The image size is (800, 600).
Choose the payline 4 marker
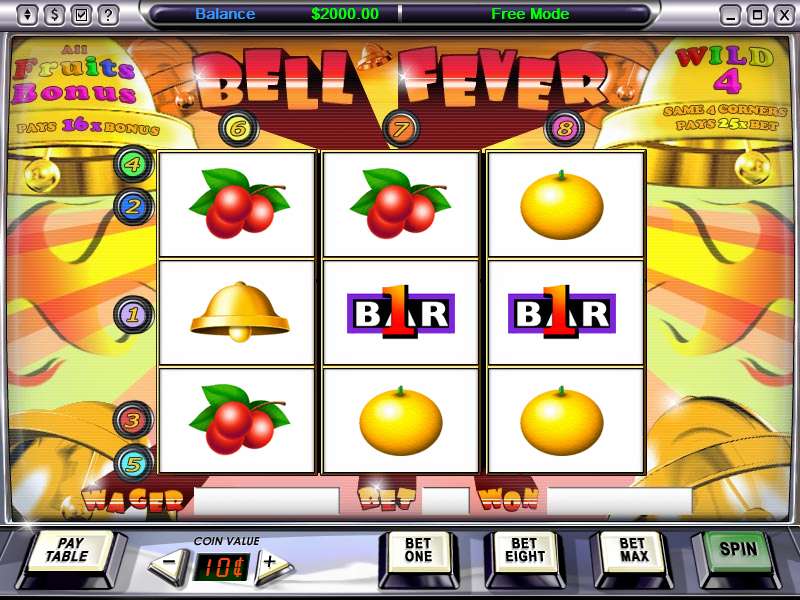132,164
